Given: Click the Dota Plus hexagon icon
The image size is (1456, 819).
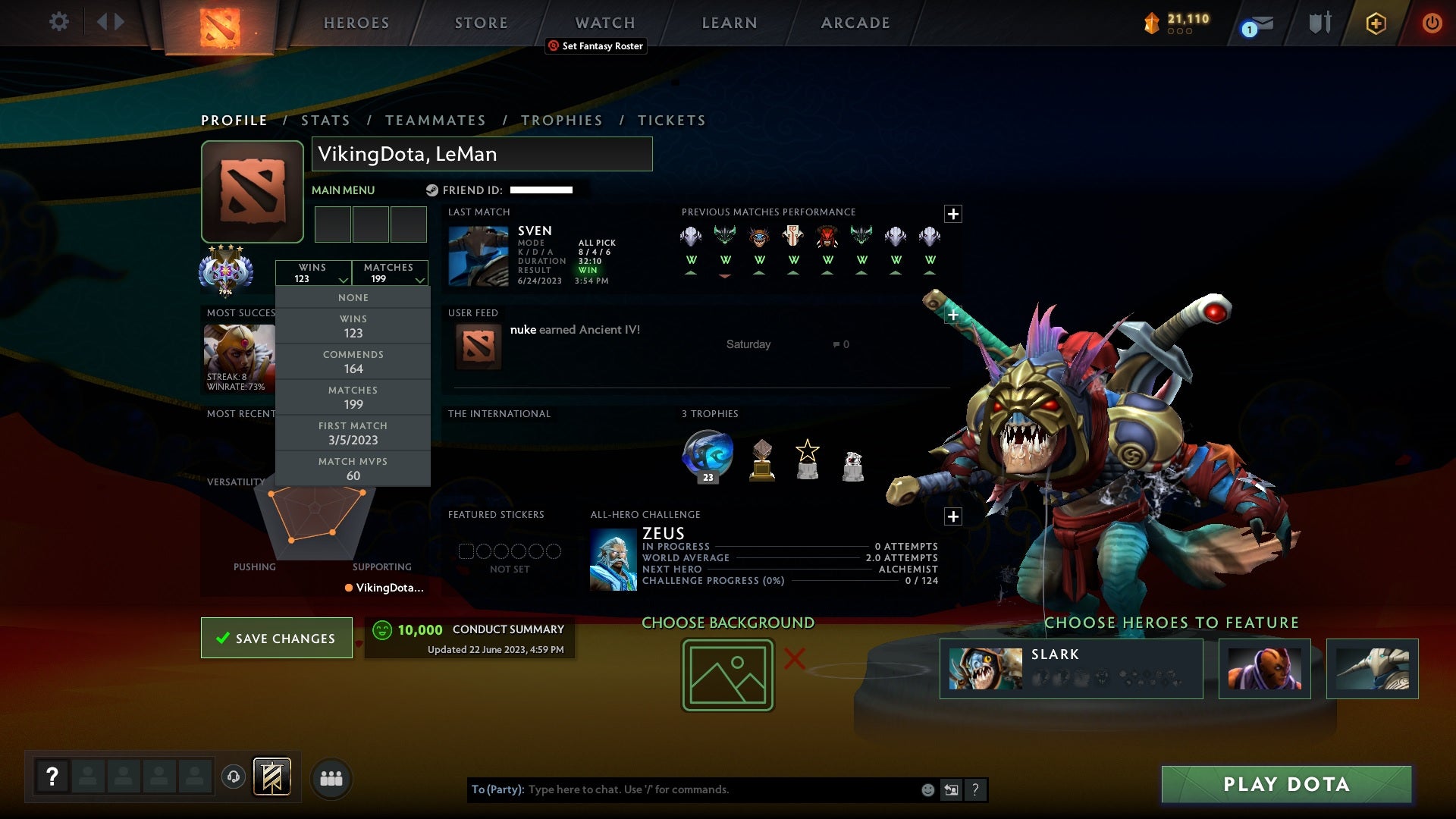Looking at the screenshot, I should click(1376, 22).
